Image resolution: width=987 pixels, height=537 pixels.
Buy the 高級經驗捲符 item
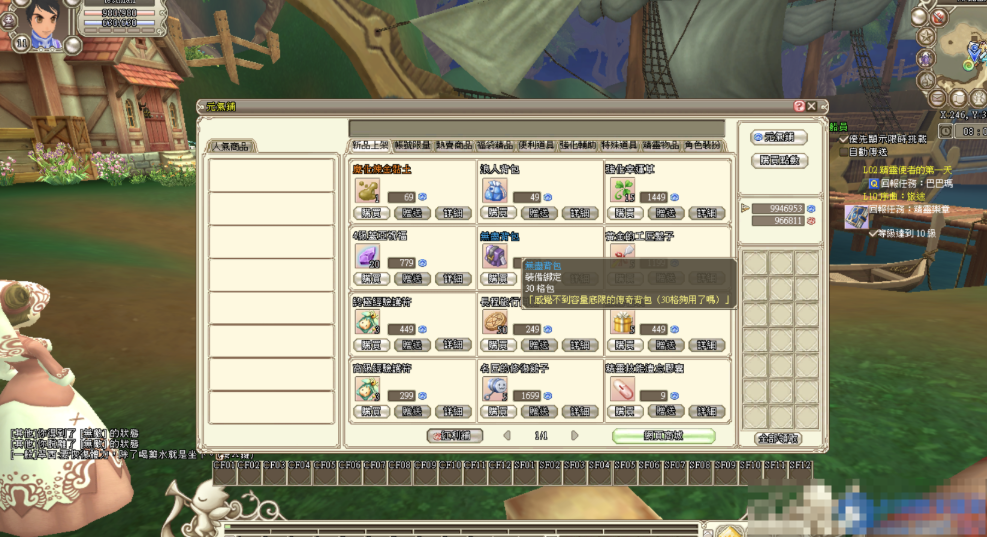click(x=370, y=411)
